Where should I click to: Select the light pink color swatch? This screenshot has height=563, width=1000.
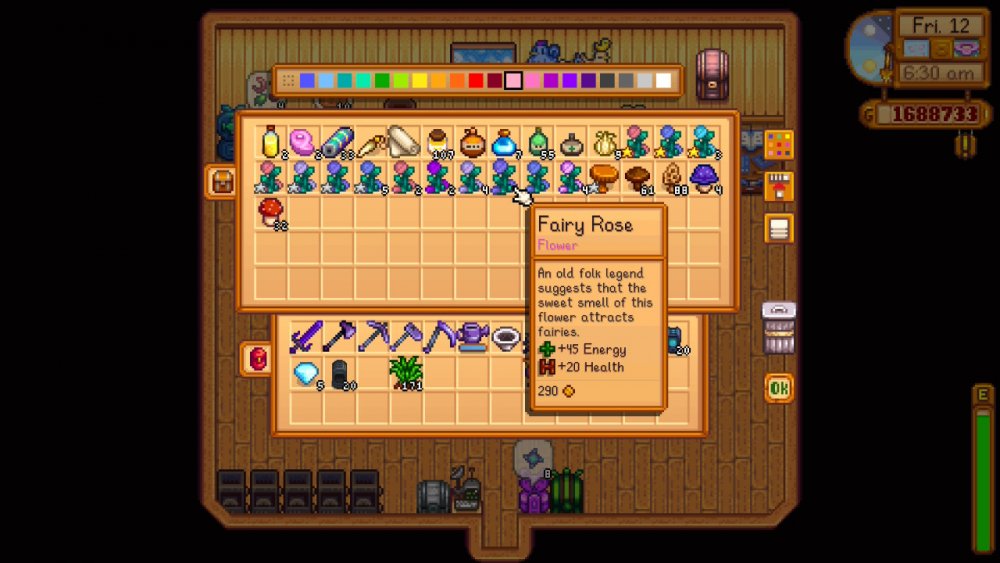[x=513, y=81]
